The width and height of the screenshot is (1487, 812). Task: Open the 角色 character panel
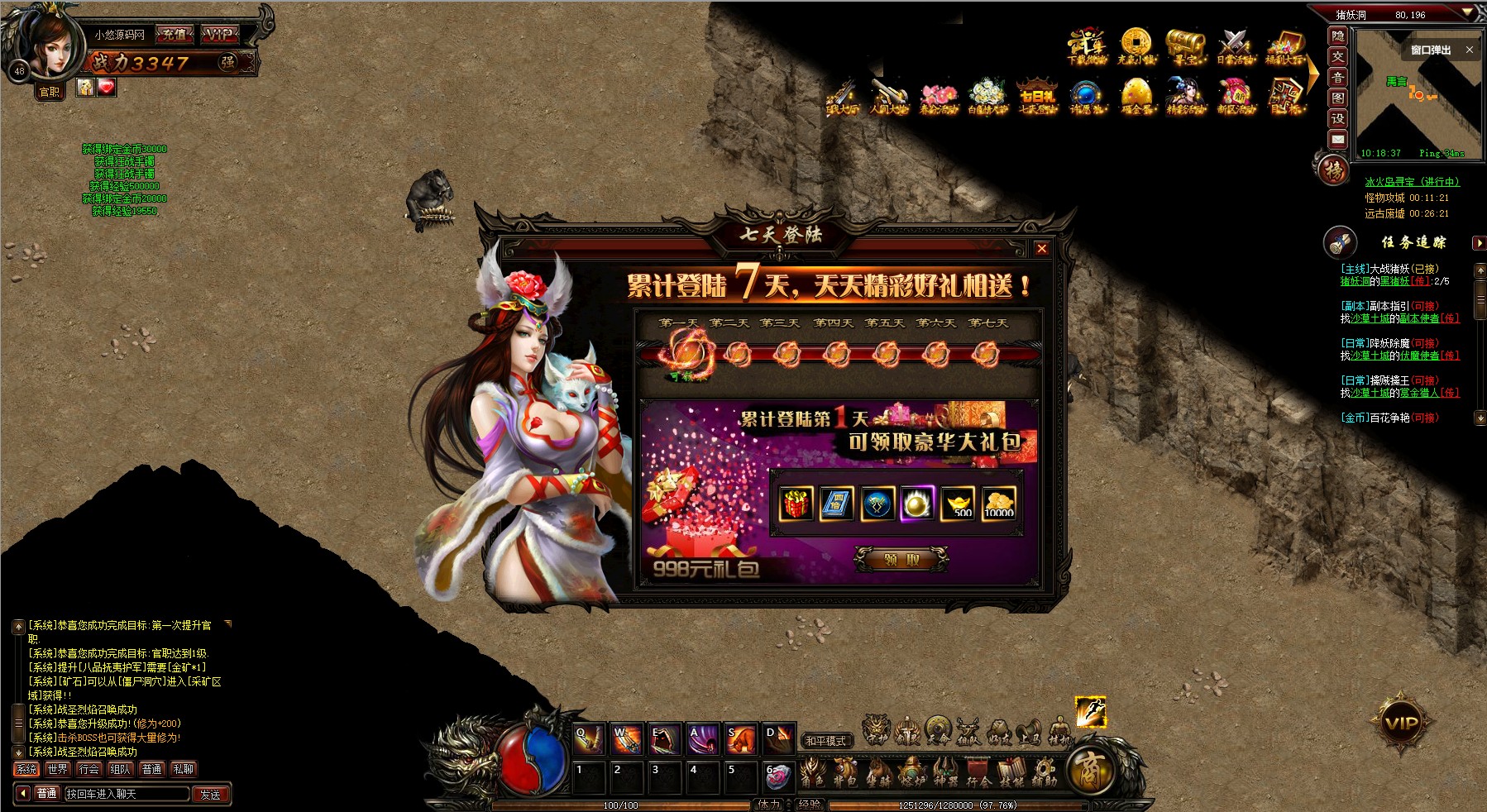pyautogui.click(x=811, y=773)
